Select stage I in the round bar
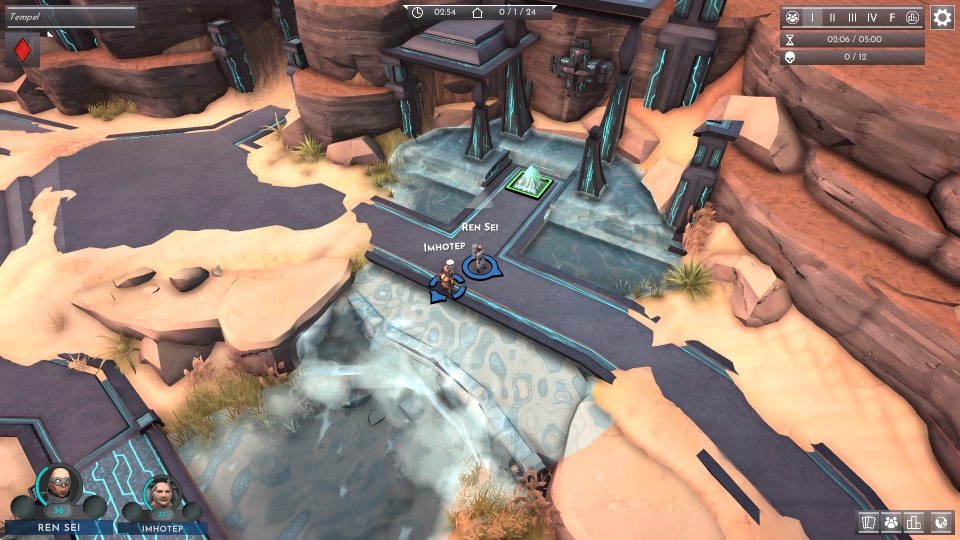960x540 pixels. [x=812, y=18]
